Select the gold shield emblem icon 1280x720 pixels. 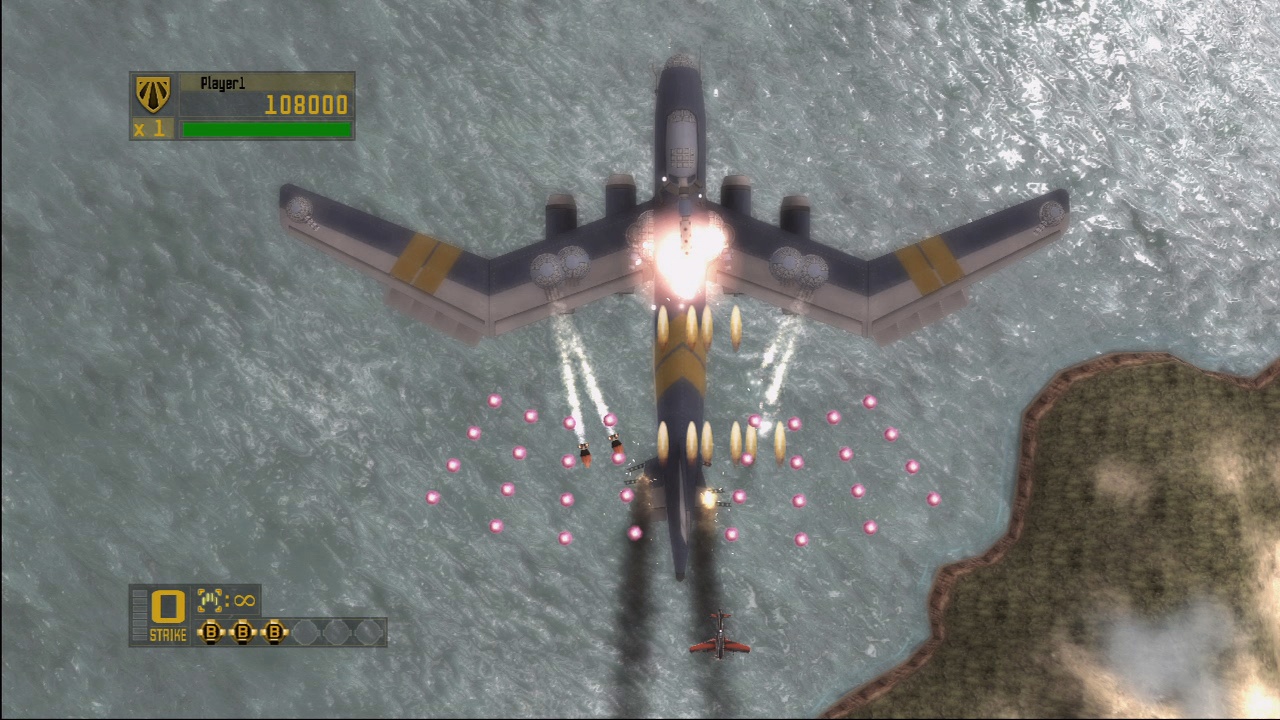(x=151, y=92)
